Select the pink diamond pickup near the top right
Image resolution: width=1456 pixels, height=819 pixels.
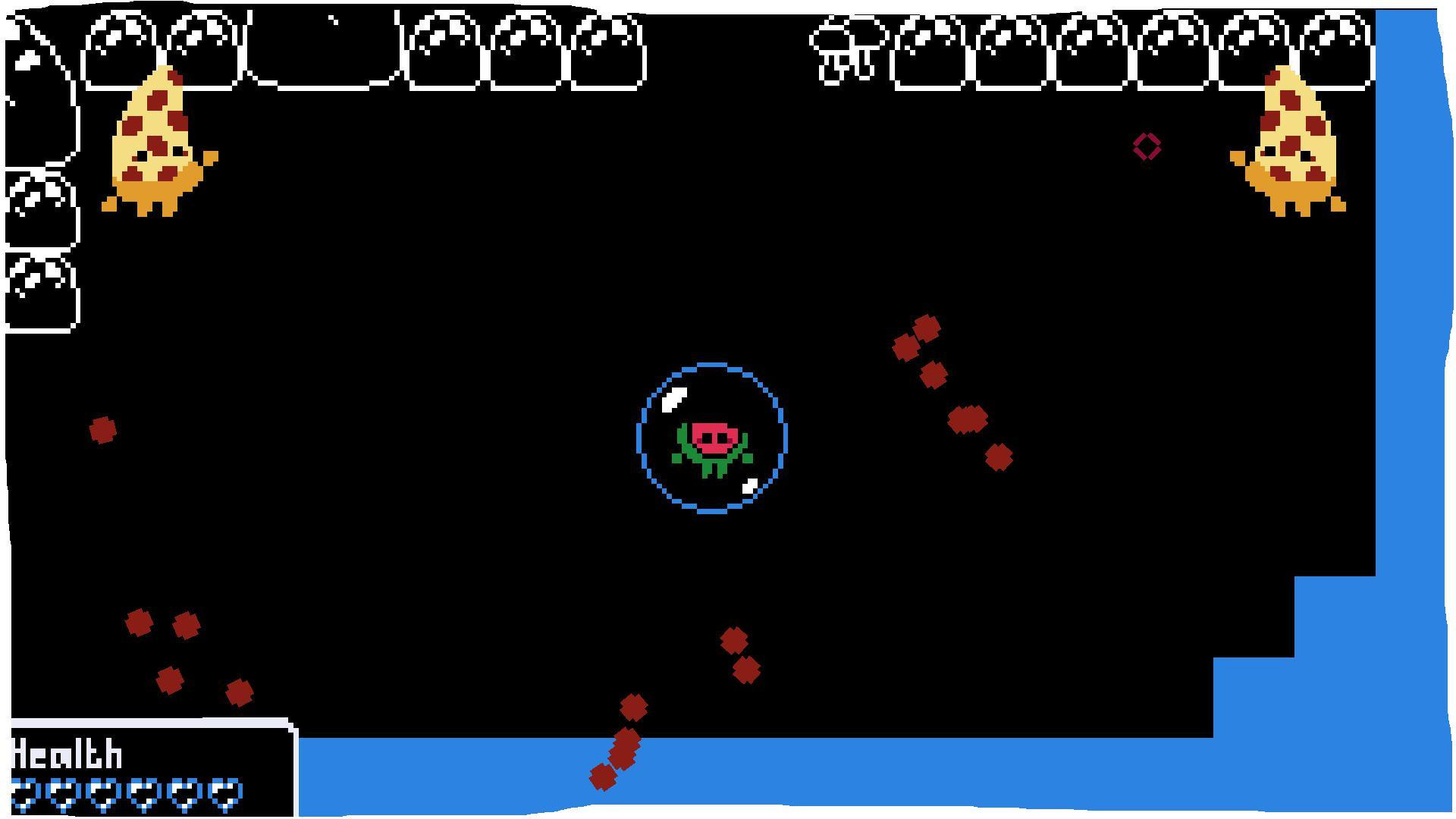click(1147, 145)
